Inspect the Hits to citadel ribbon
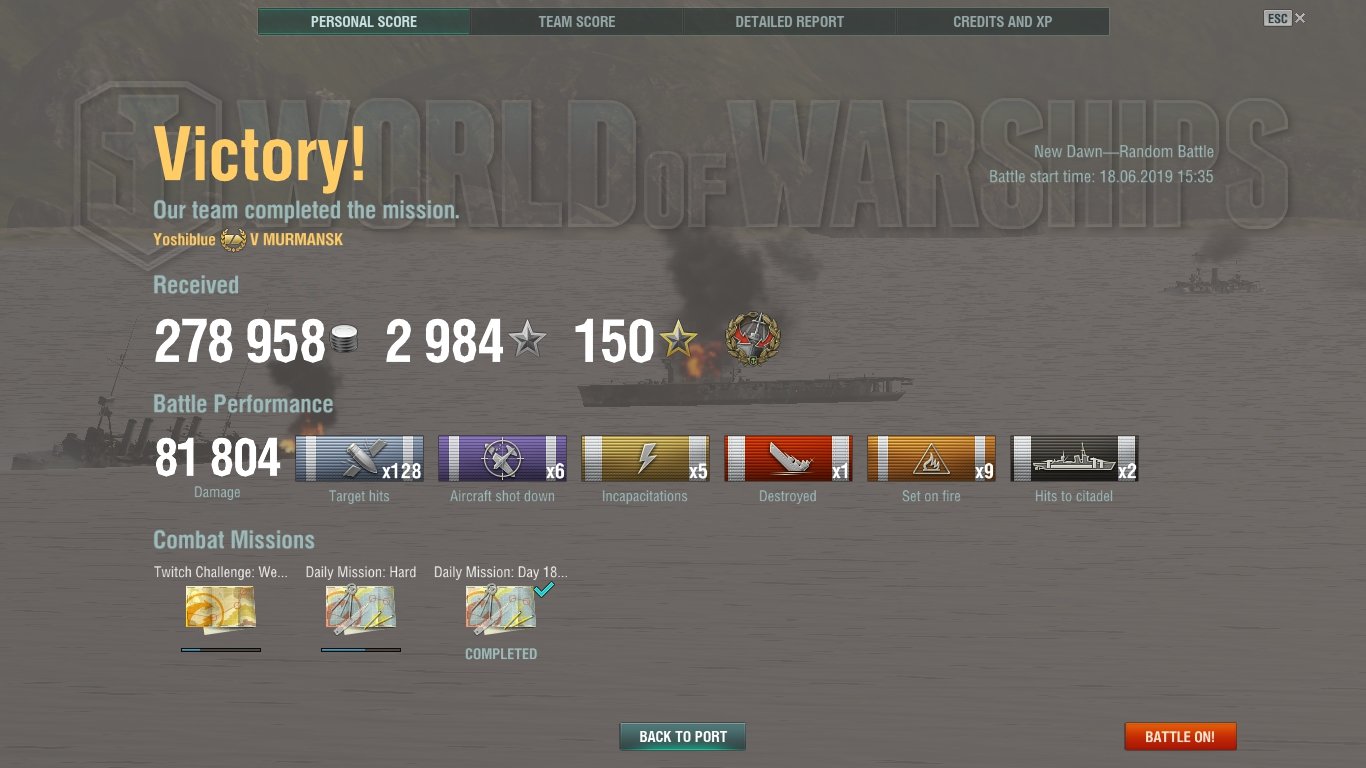The width and height of the screenshot is (1366, 768). 1074,459
